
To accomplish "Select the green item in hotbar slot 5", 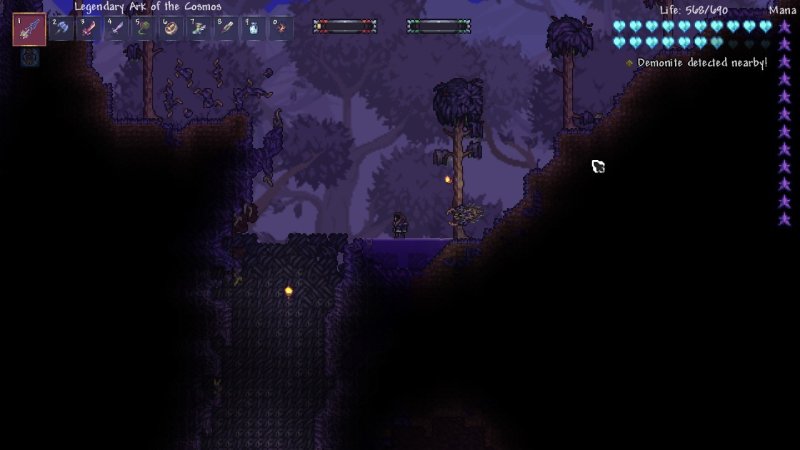I will (143, 28).
